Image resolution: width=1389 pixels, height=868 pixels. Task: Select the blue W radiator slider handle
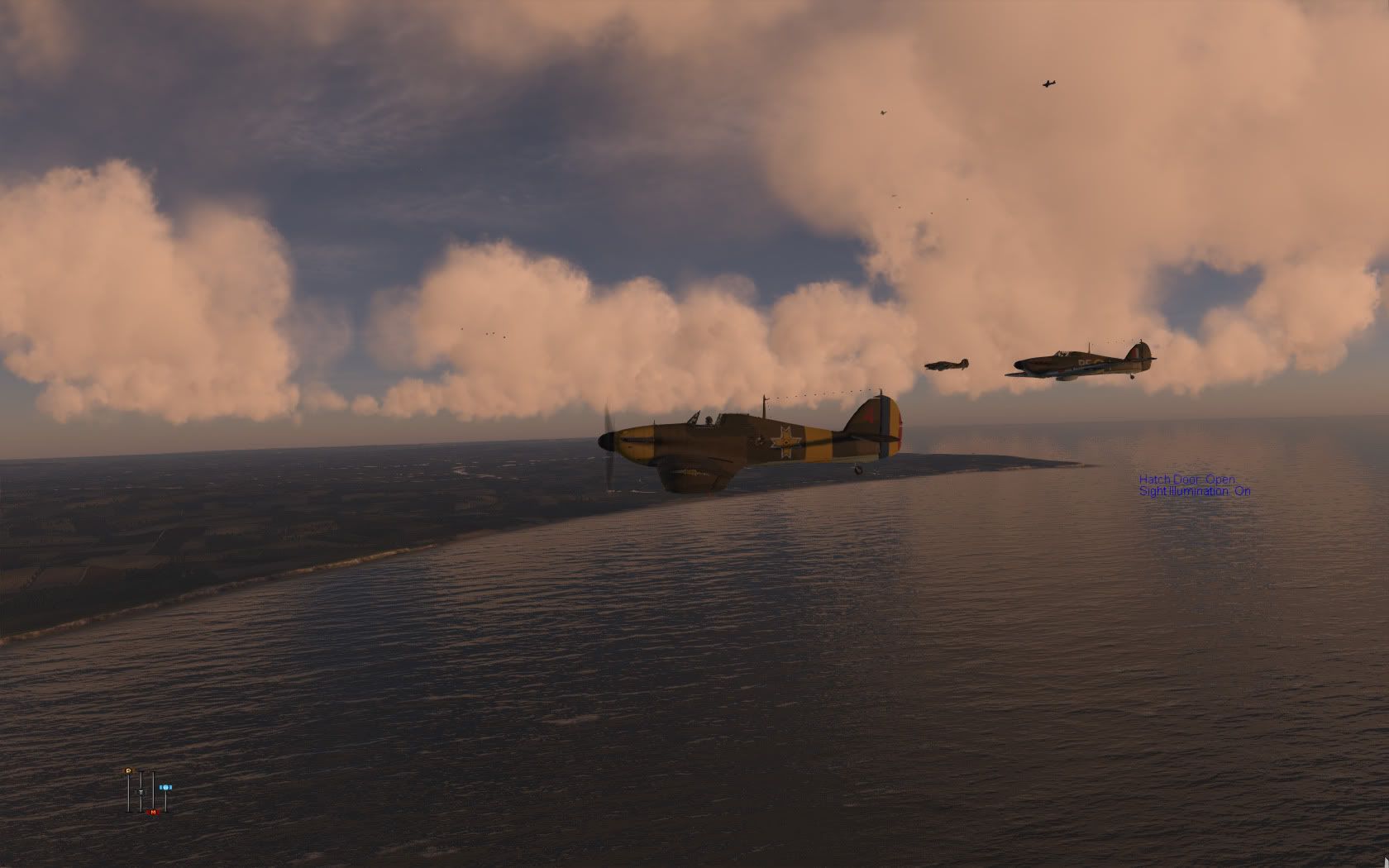pos(165,787)
